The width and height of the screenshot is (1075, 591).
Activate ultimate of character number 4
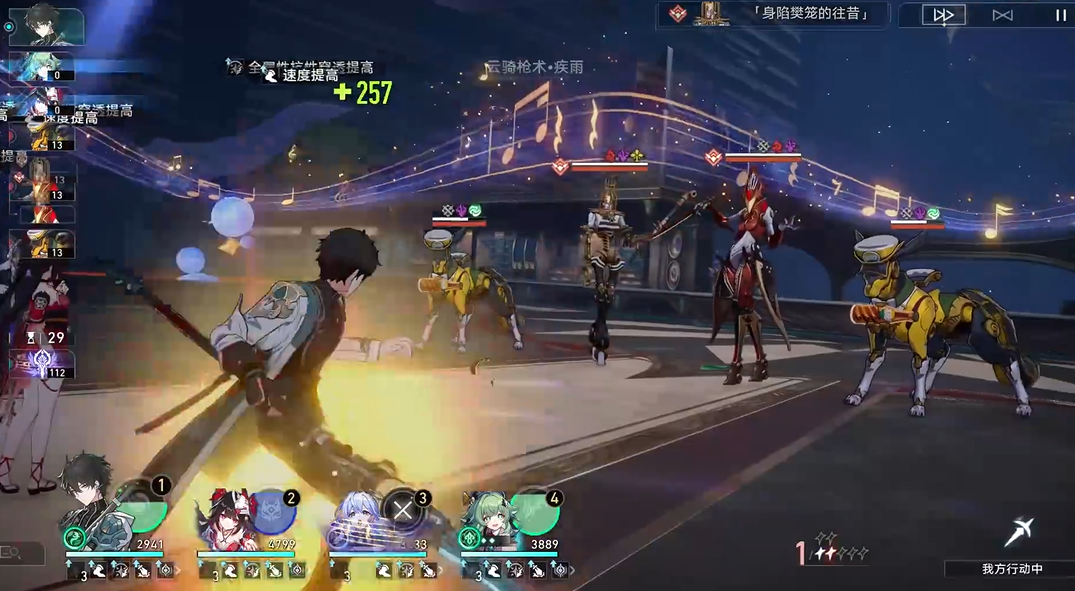537,511
